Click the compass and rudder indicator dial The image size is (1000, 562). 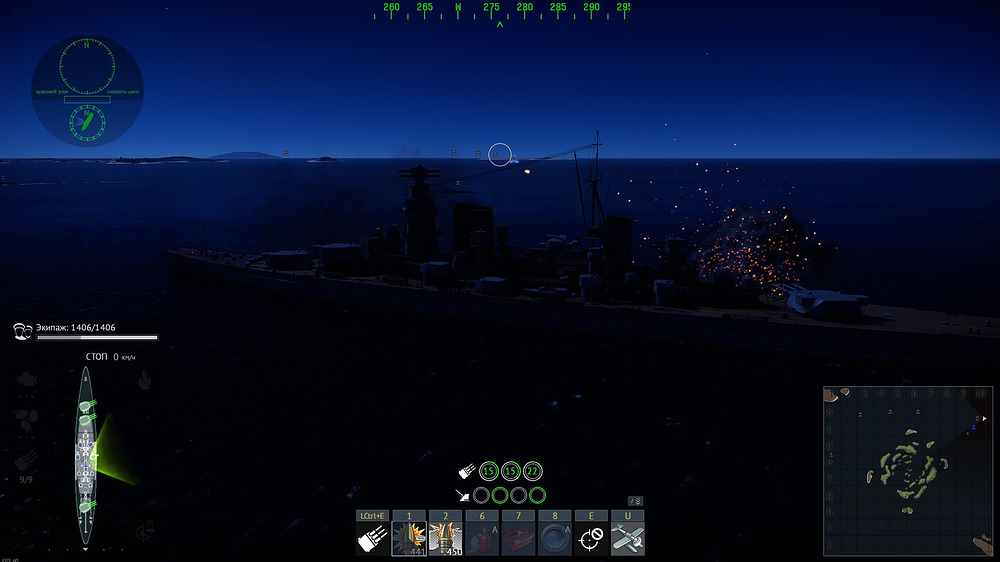[x=87, y=91]
